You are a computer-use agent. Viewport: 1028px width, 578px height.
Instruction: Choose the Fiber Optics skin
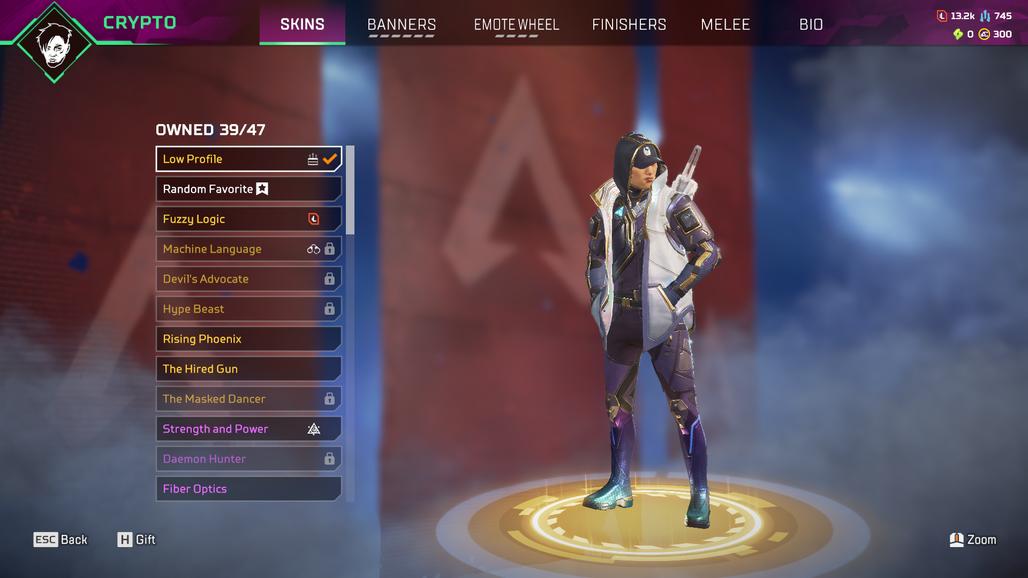click(248, 489)
